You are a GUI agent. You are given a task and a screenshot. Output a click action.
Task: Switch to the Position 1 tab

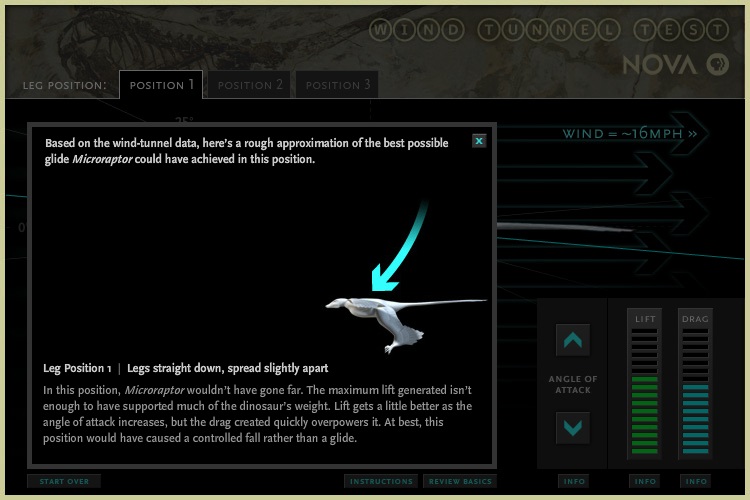[x=161, y=85]
